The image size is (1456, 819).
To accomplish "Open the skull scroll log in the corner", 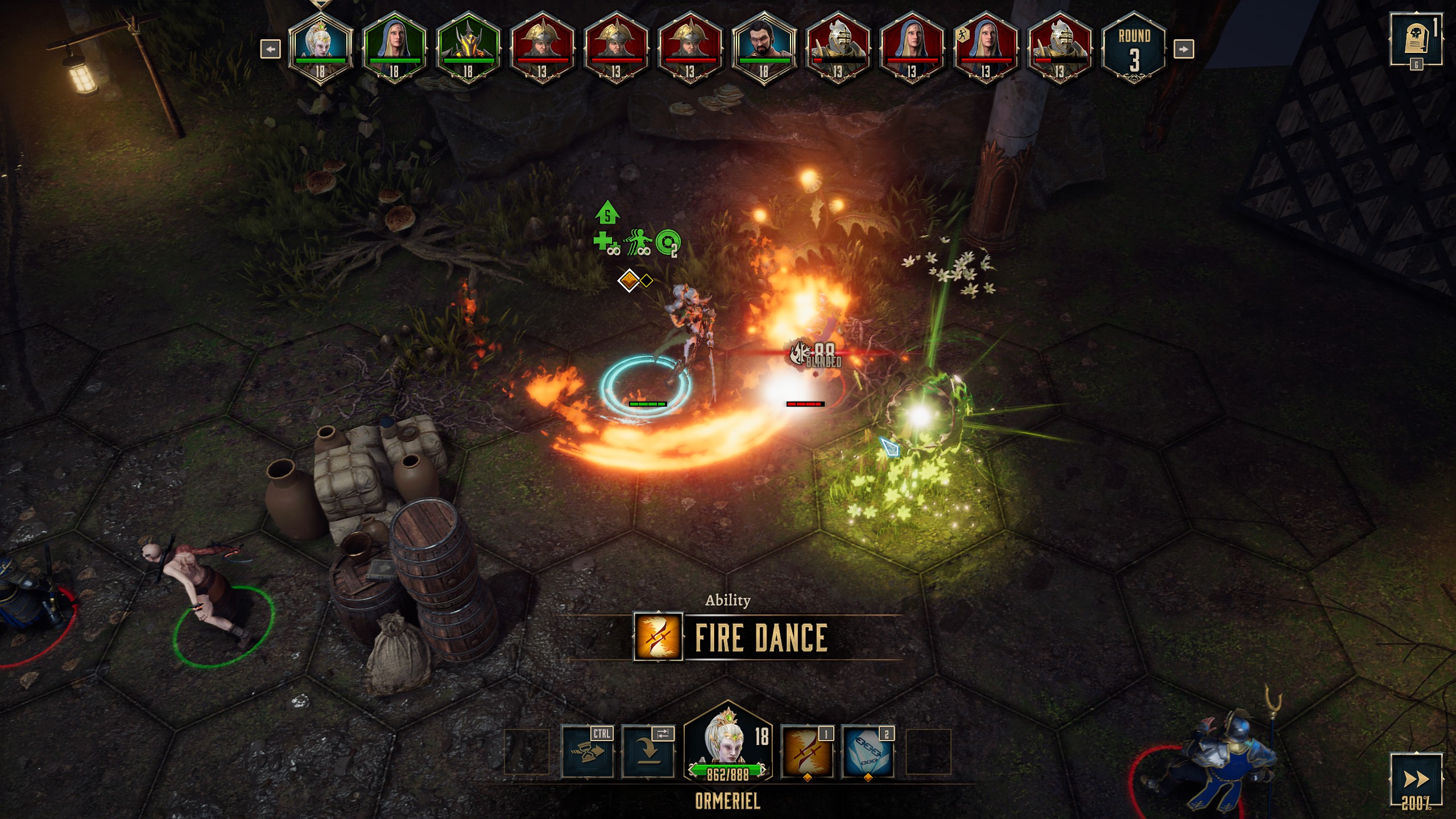I will (x=1416, y=39).
